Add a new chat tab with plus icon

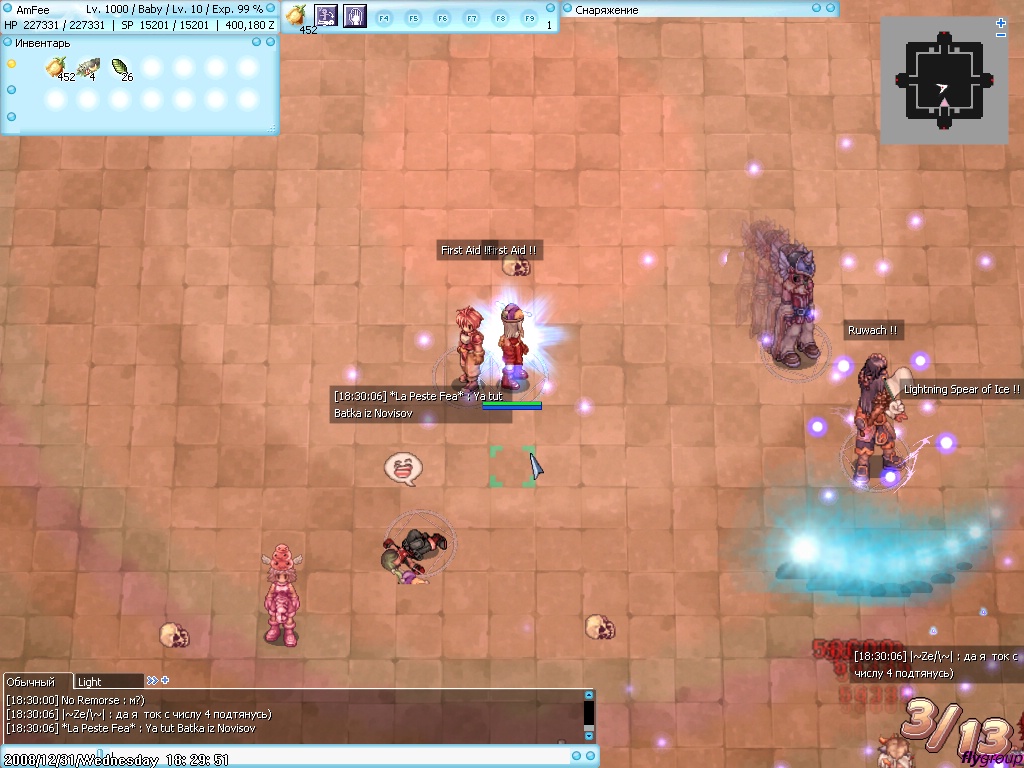[165, 681]
